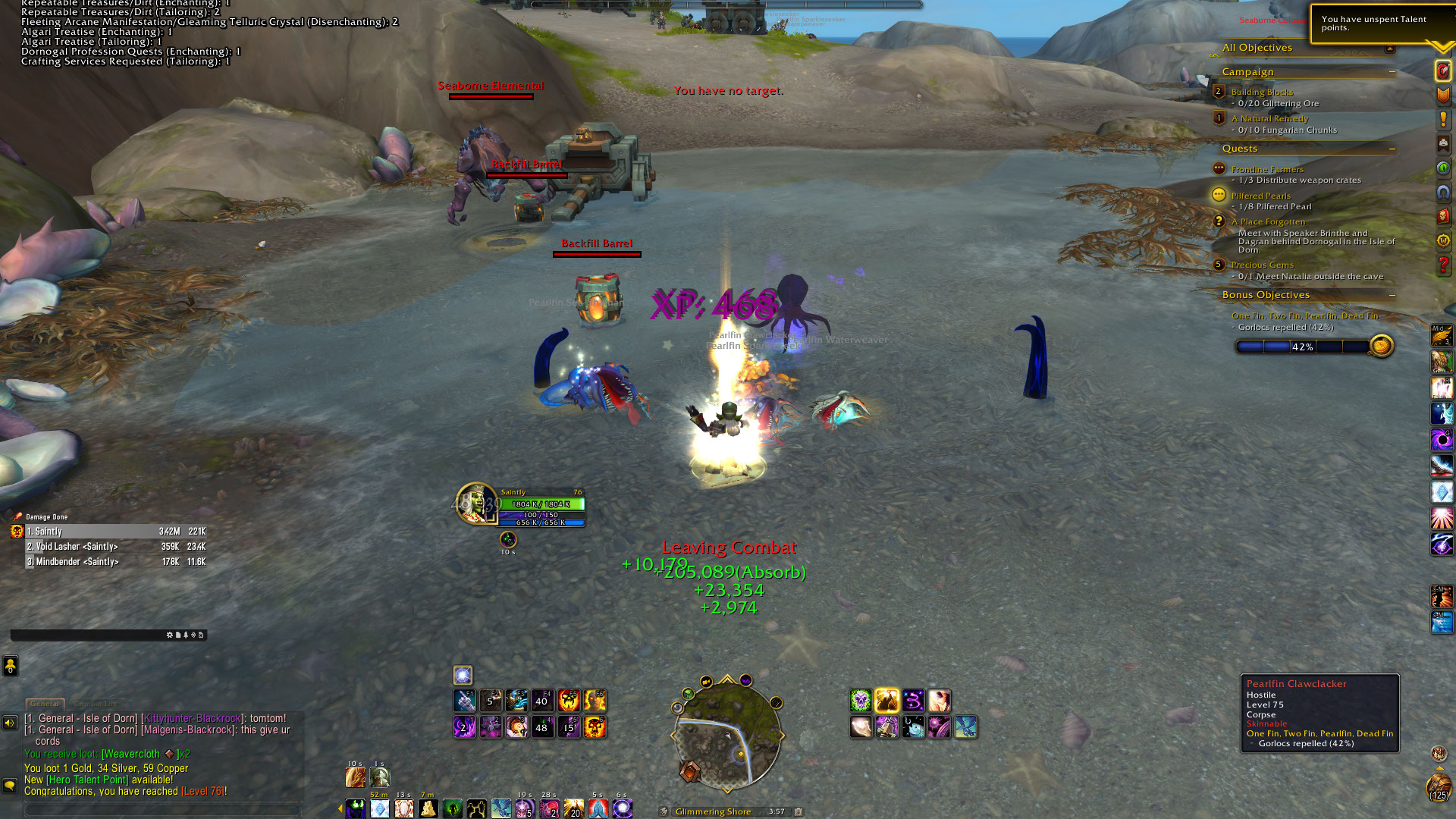The width and height of the screenshot is (1456, 819).
Task: Activate the flaming skull ability showing F5
Action: point(568,701)
